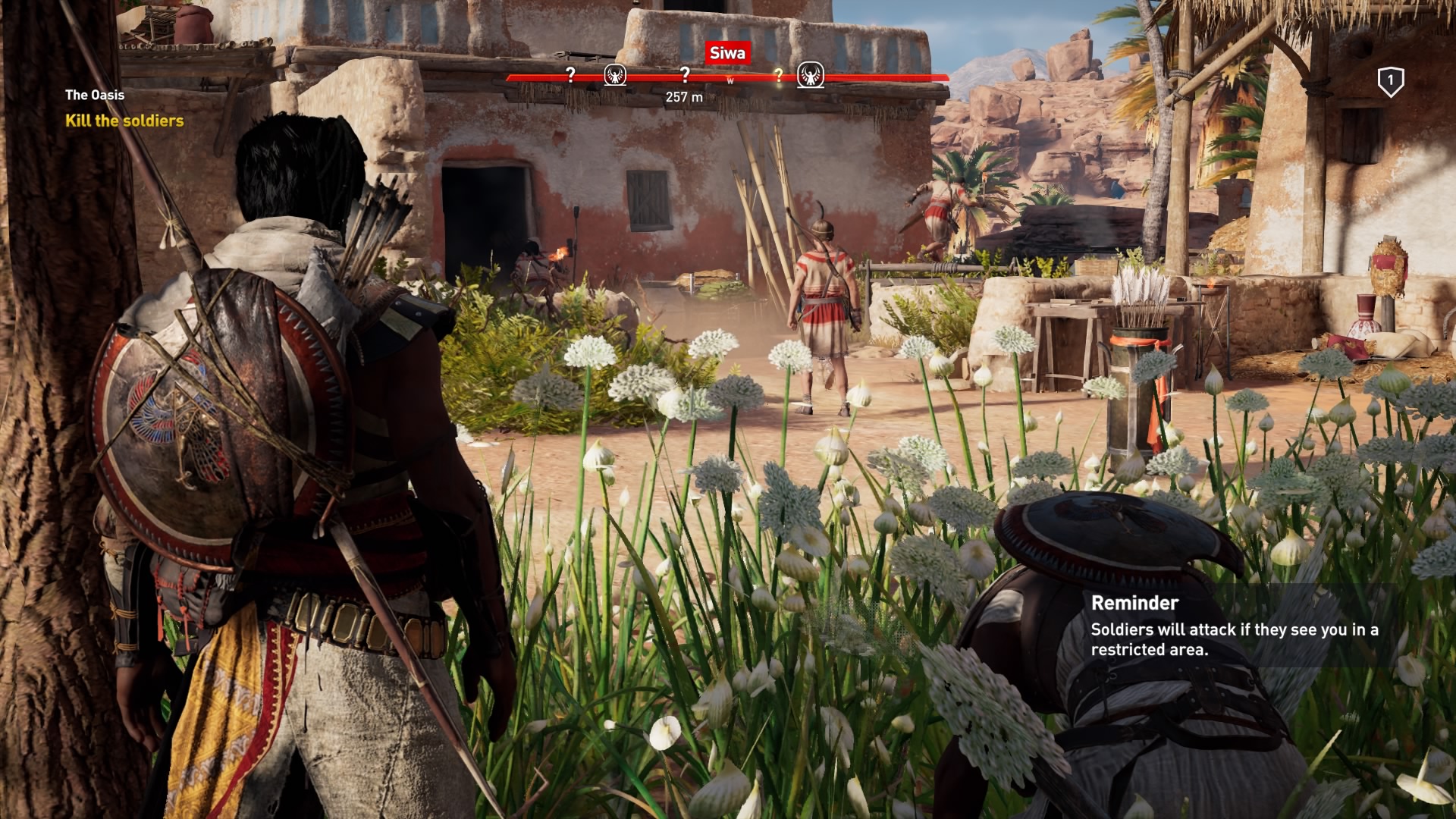The height and width of the screenshot is (819, 1456).
Task: Click the red Siwa location banner
Action: (727, 53)
